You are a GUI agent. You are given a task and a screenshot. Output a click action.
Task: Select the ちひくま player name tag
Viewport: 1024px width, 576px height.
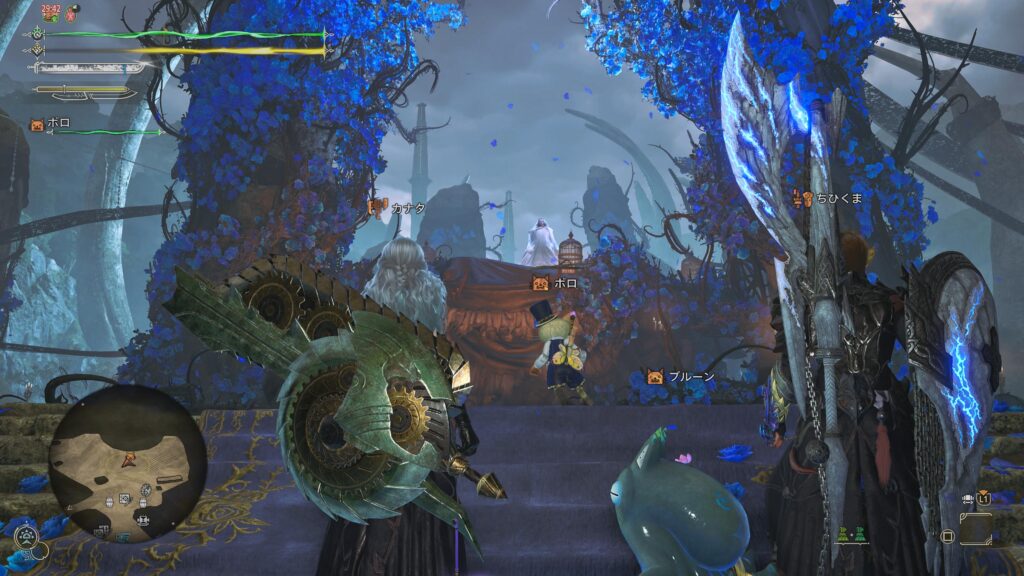[828, 198]
